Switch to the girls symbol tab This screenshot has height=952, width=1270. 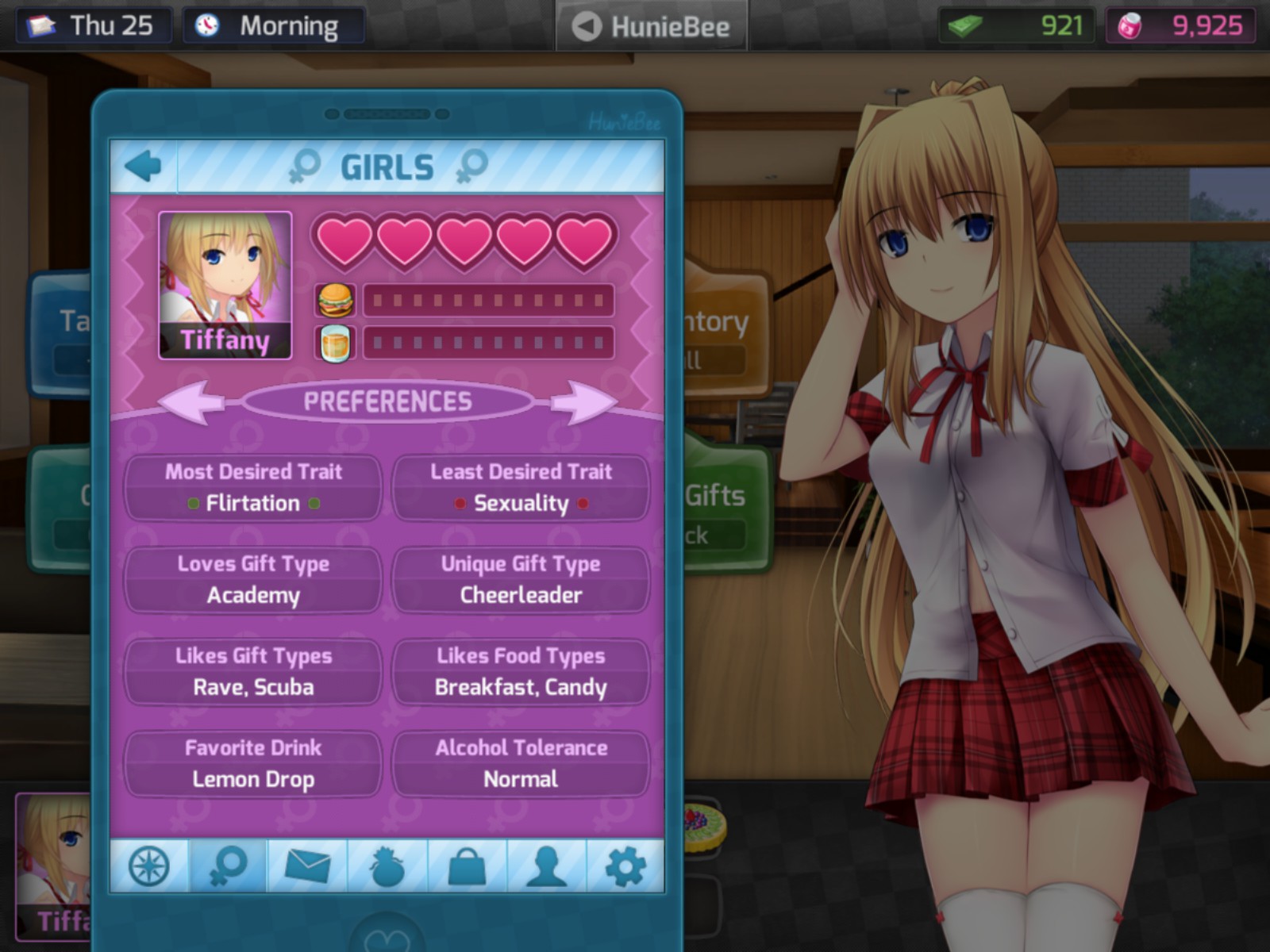tap(229, 866)
